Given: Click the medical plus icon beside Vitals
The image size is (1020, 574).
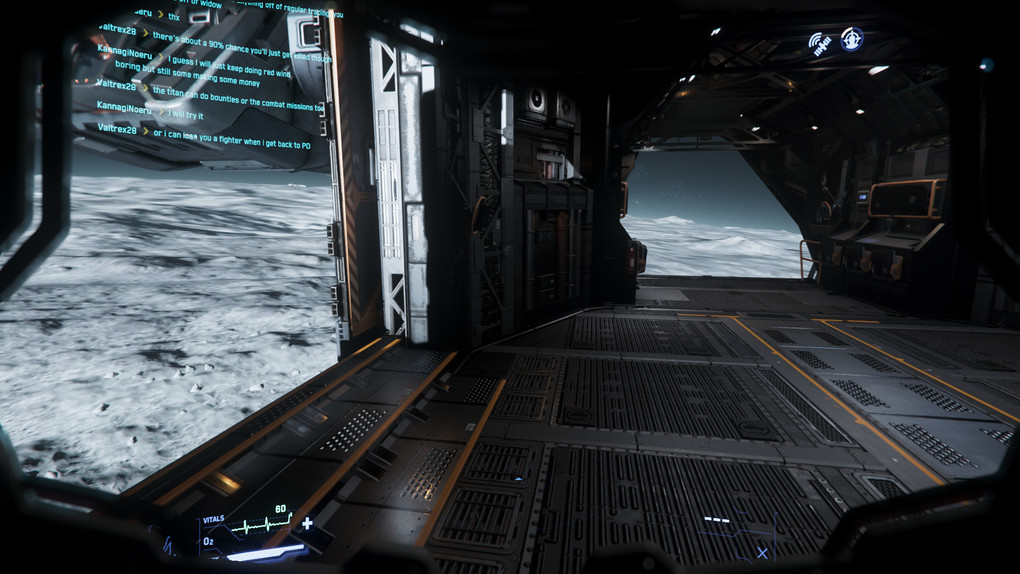Looking at the screenshot, I should coord(307,523).
